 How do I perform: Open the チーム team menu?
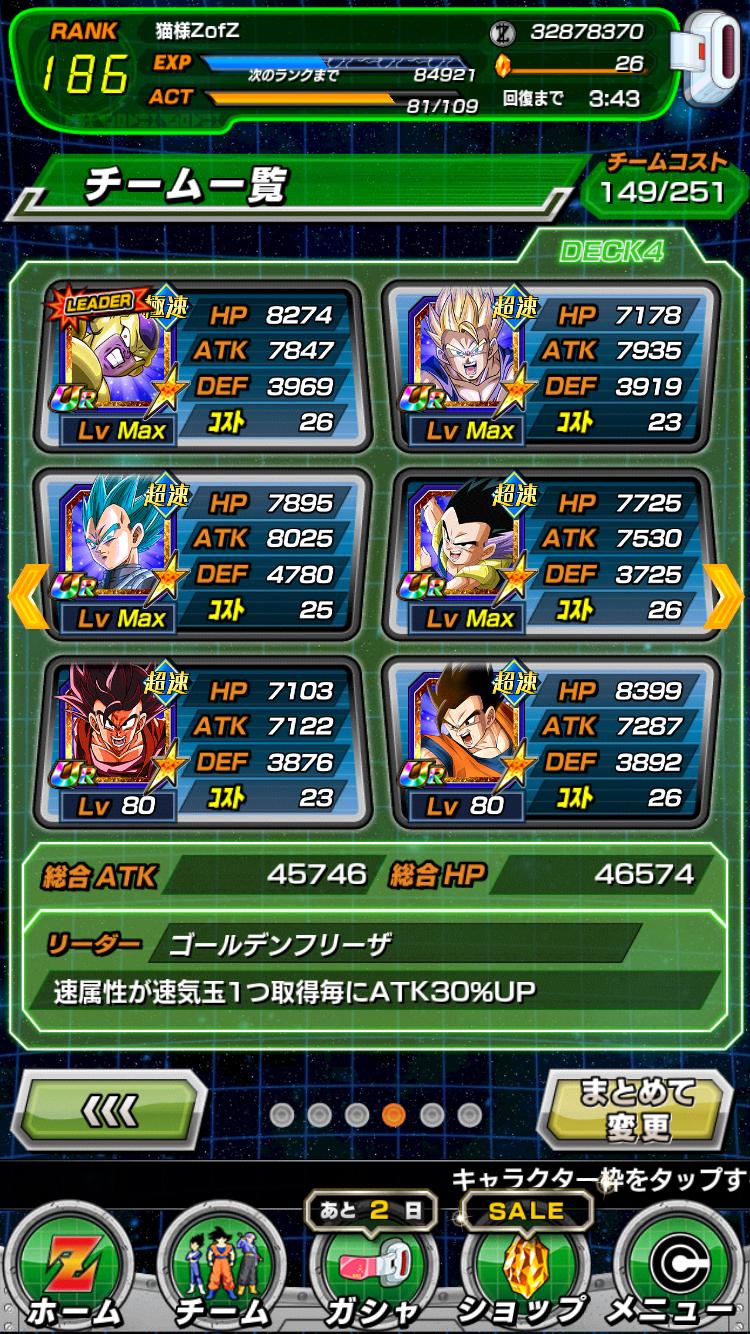pyautogui.click(x=222, y=1270)
